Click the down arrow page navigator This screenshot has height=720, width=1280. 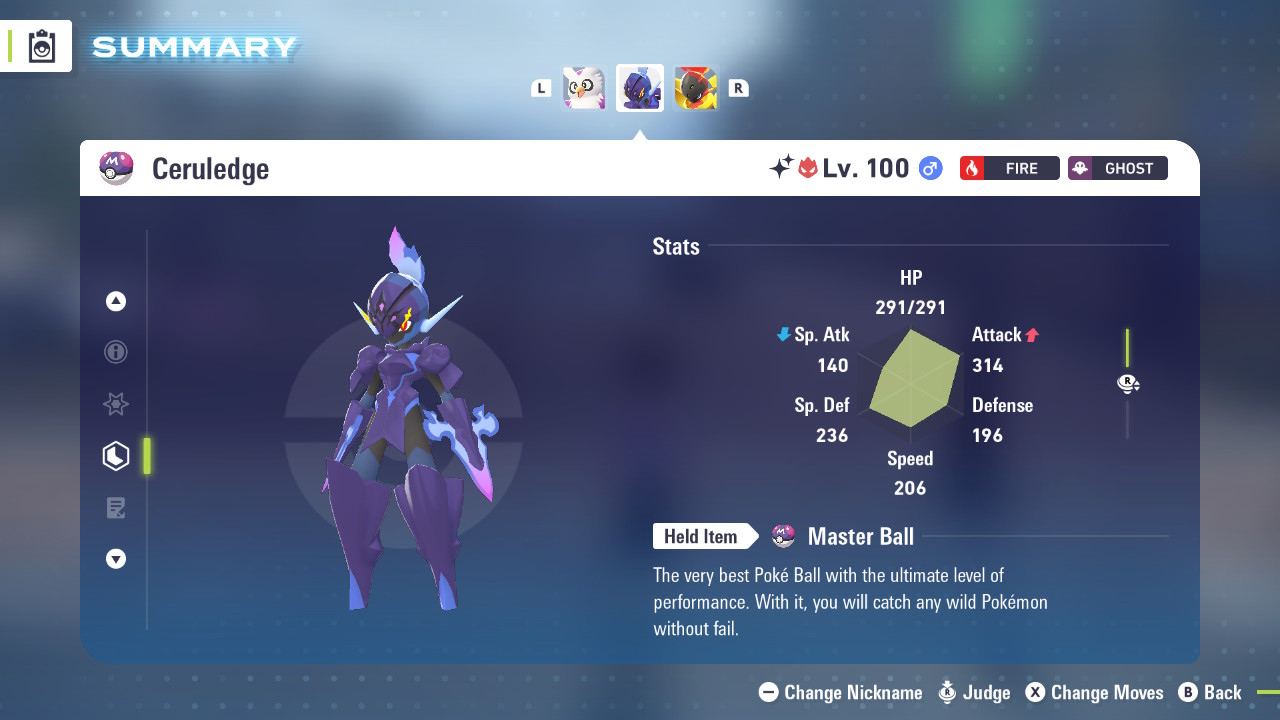click(x=116, y=559)
